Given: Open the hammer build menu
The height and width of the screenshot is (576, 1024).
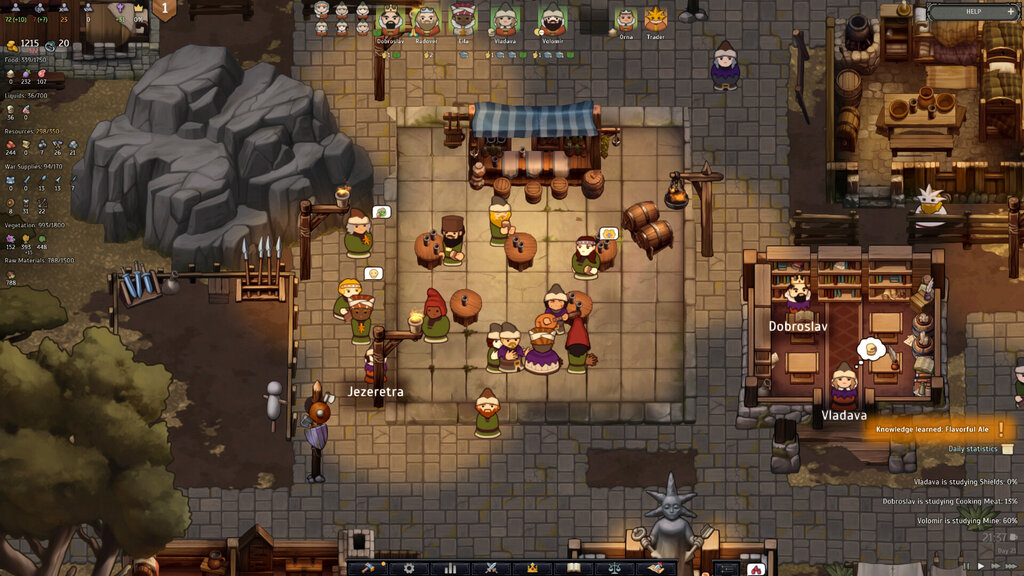Looking at the screenshot, I should pos(368,568).
